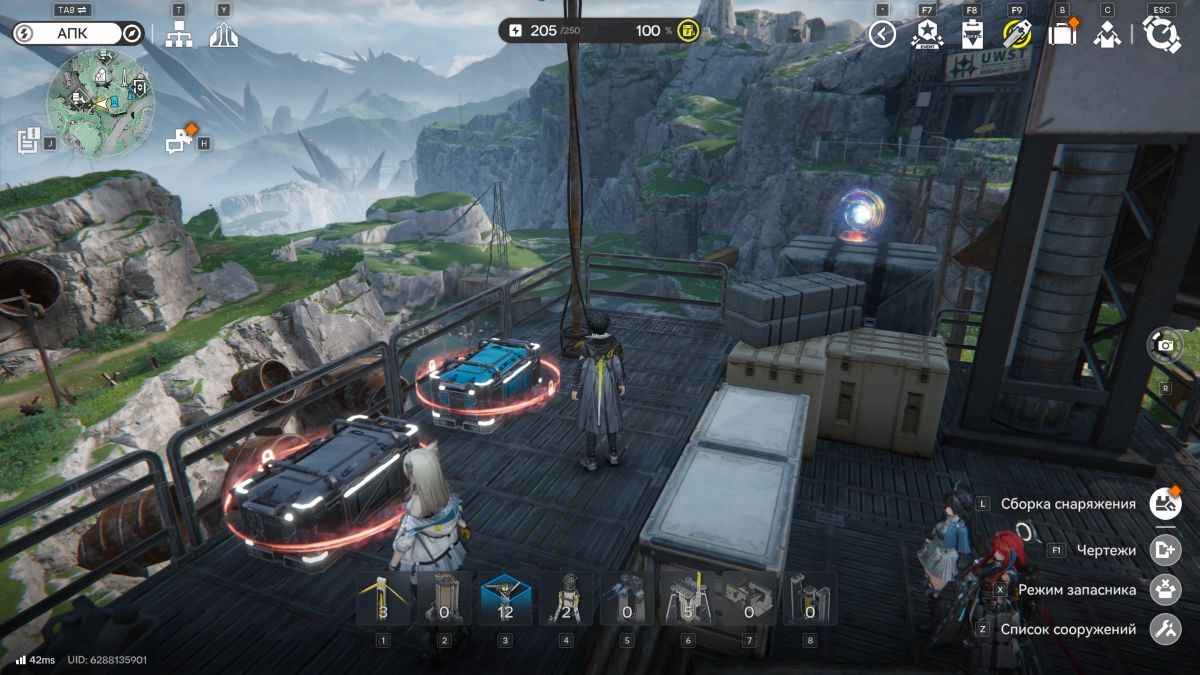Open the backpack inventory icon
Image resolution: width=1200 pixels, height=675 pixels.
pyautogui.click(x=1061, y=35)
